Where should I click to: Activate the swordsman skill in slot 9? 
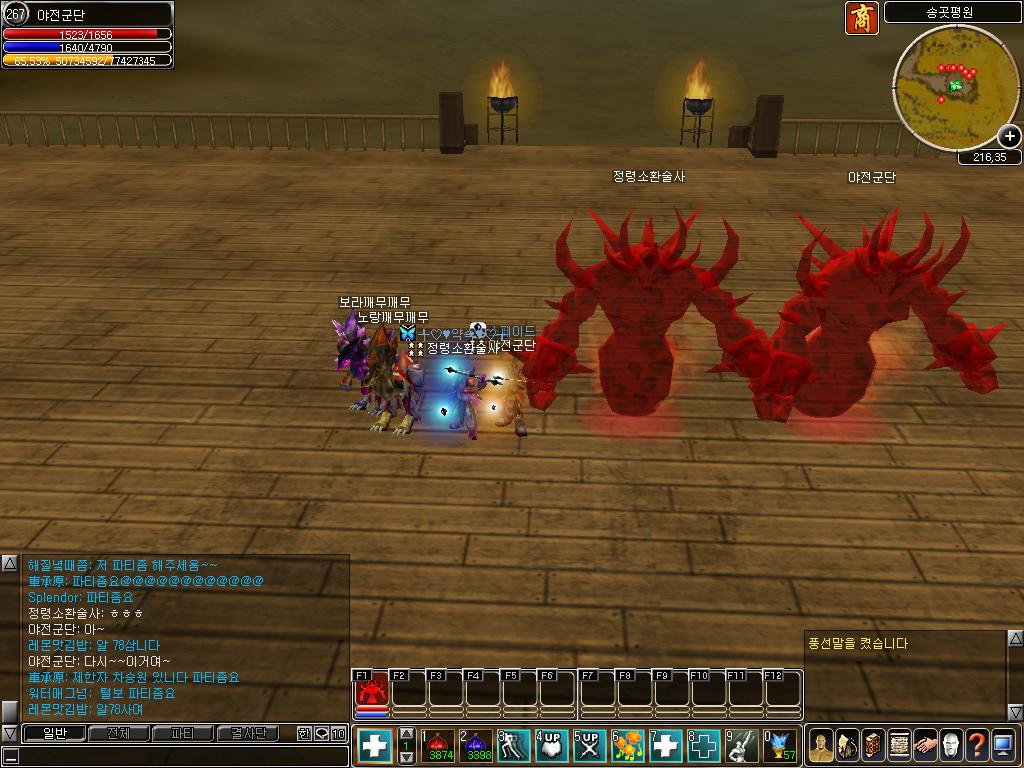click(x=742, y=746)
